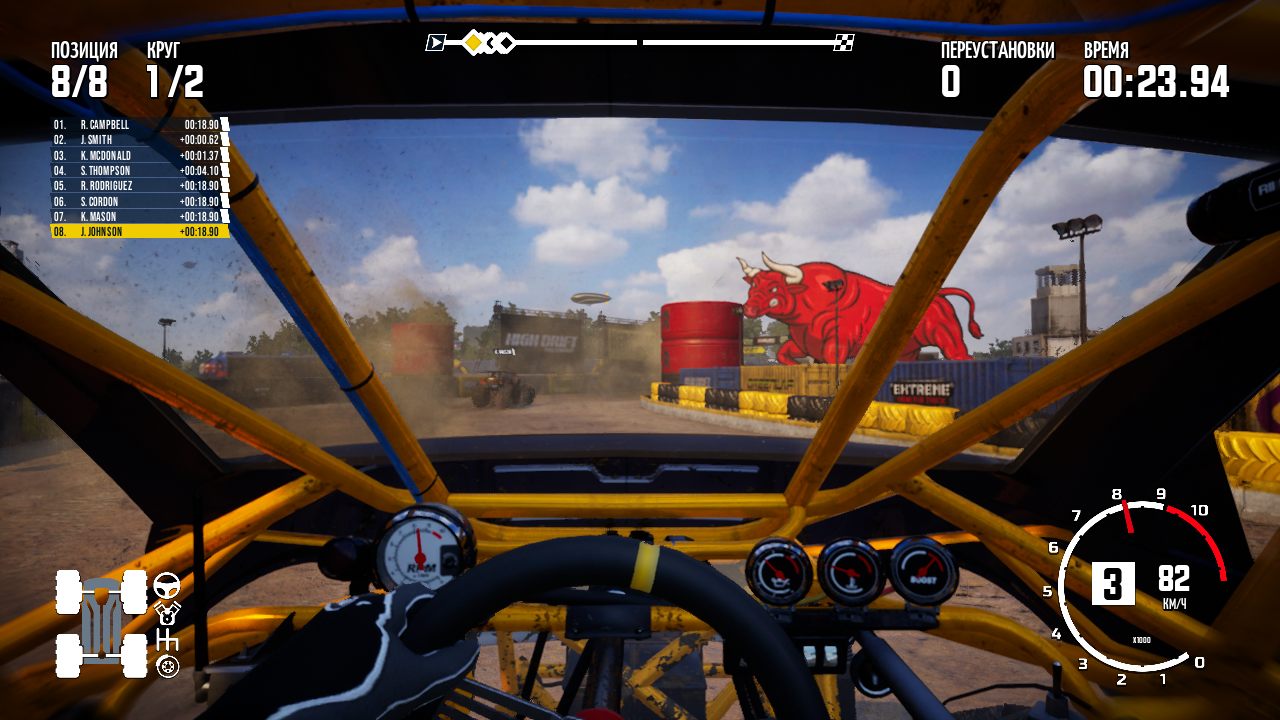Image resolution: width=1280 pixels, height=720 pixels.
Task: Click the gear shifter transmission icon
Action: tap(169, 639)
